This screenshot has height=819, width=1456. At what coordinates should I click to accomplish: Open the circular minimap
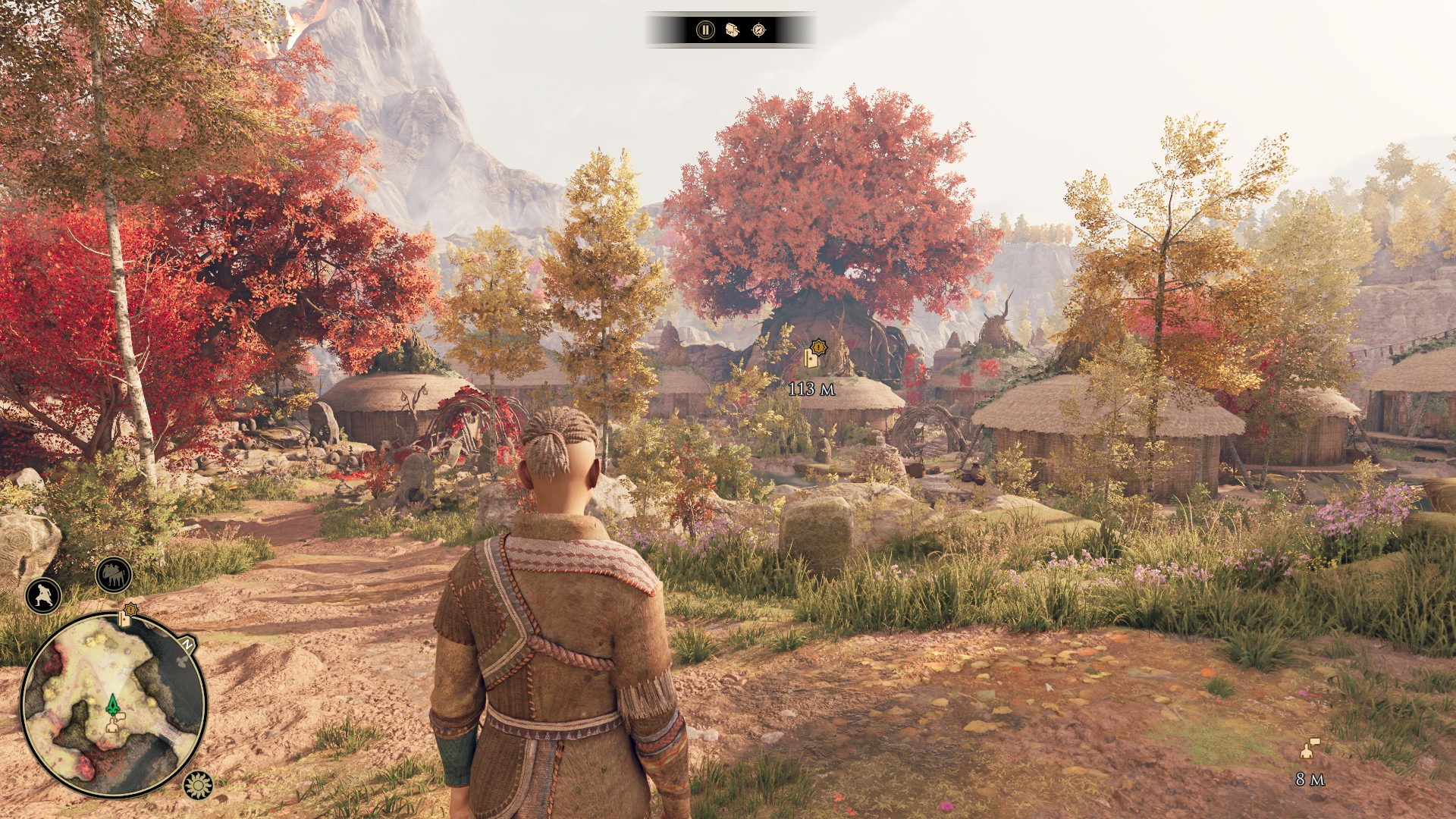[x=114, y=704]
